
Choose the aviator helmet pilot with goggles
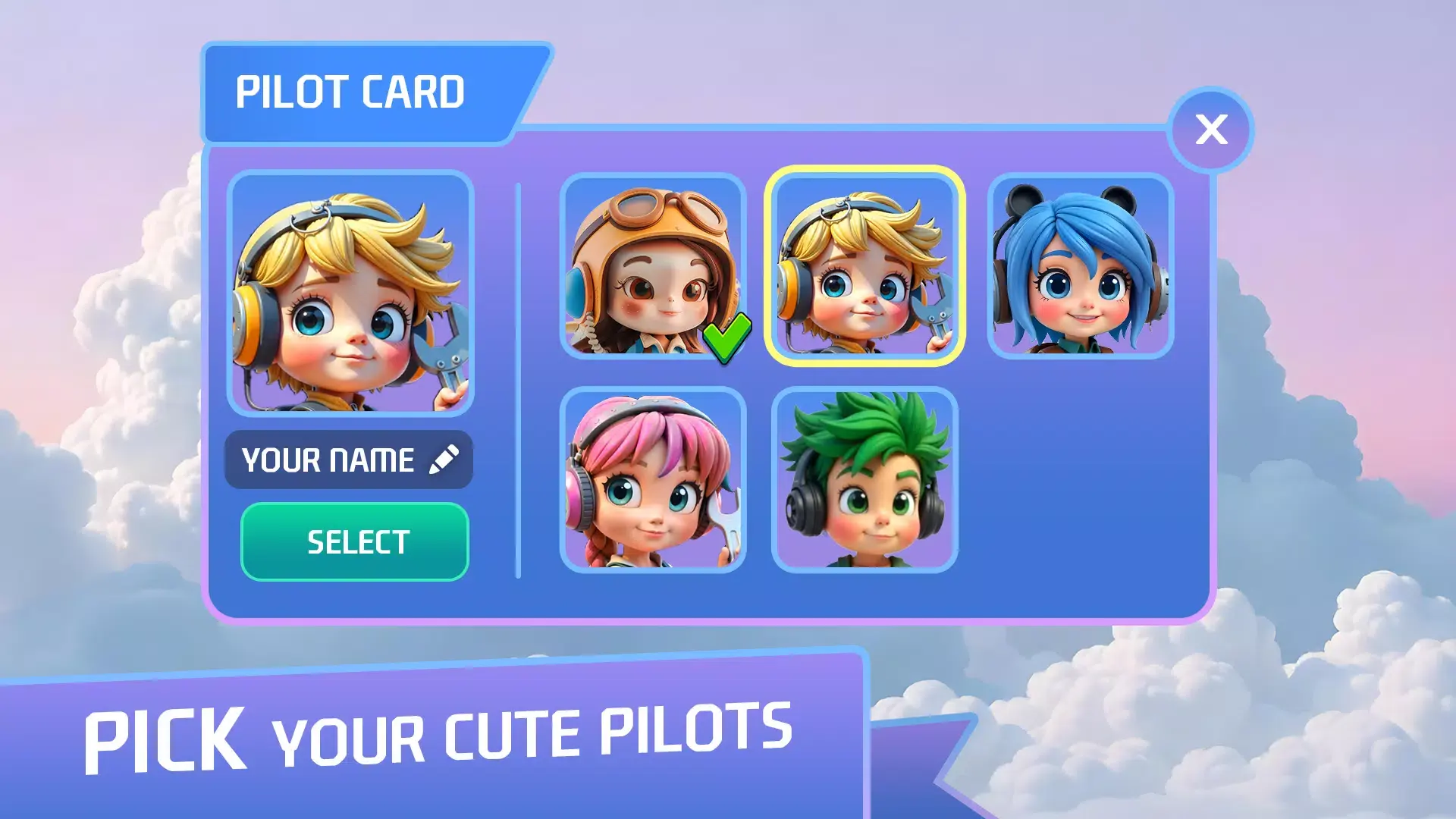(652, 266)
